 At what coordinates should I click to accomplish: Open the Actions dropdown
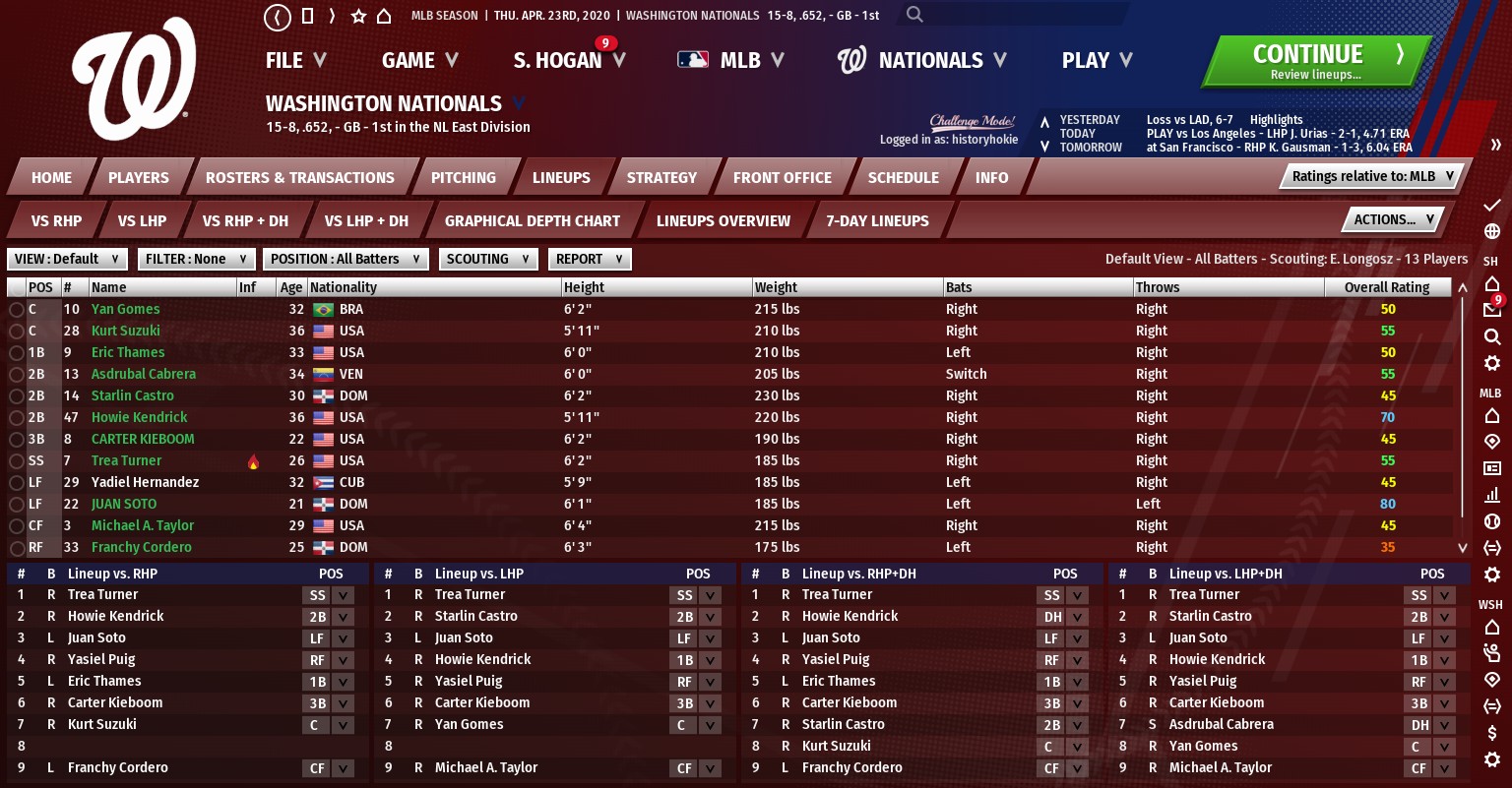[1393, 220]
